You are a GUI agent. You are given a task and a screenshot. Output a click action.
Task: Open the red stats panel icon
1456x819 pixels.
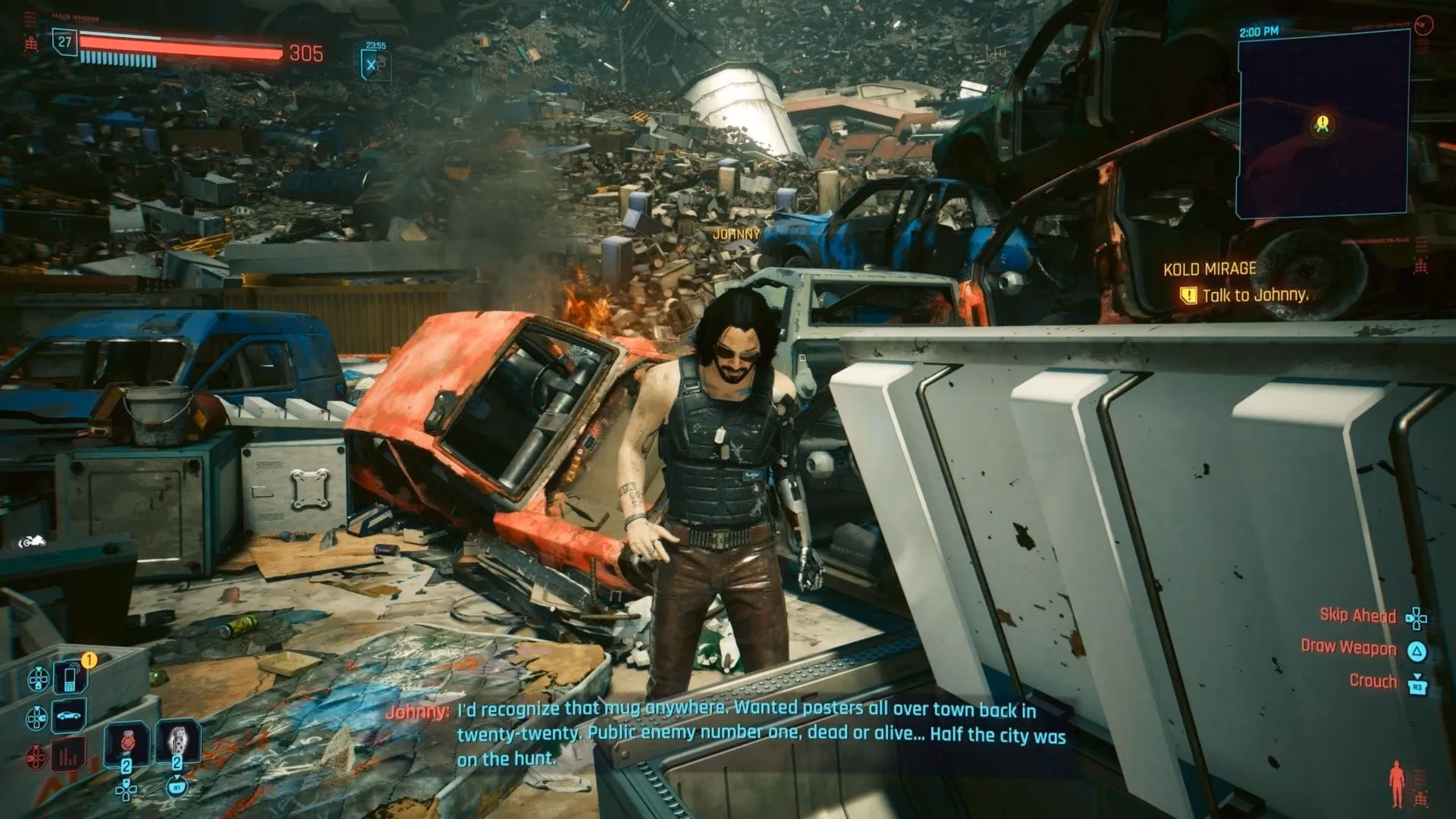pyautogui.click(x=67, y=752)
